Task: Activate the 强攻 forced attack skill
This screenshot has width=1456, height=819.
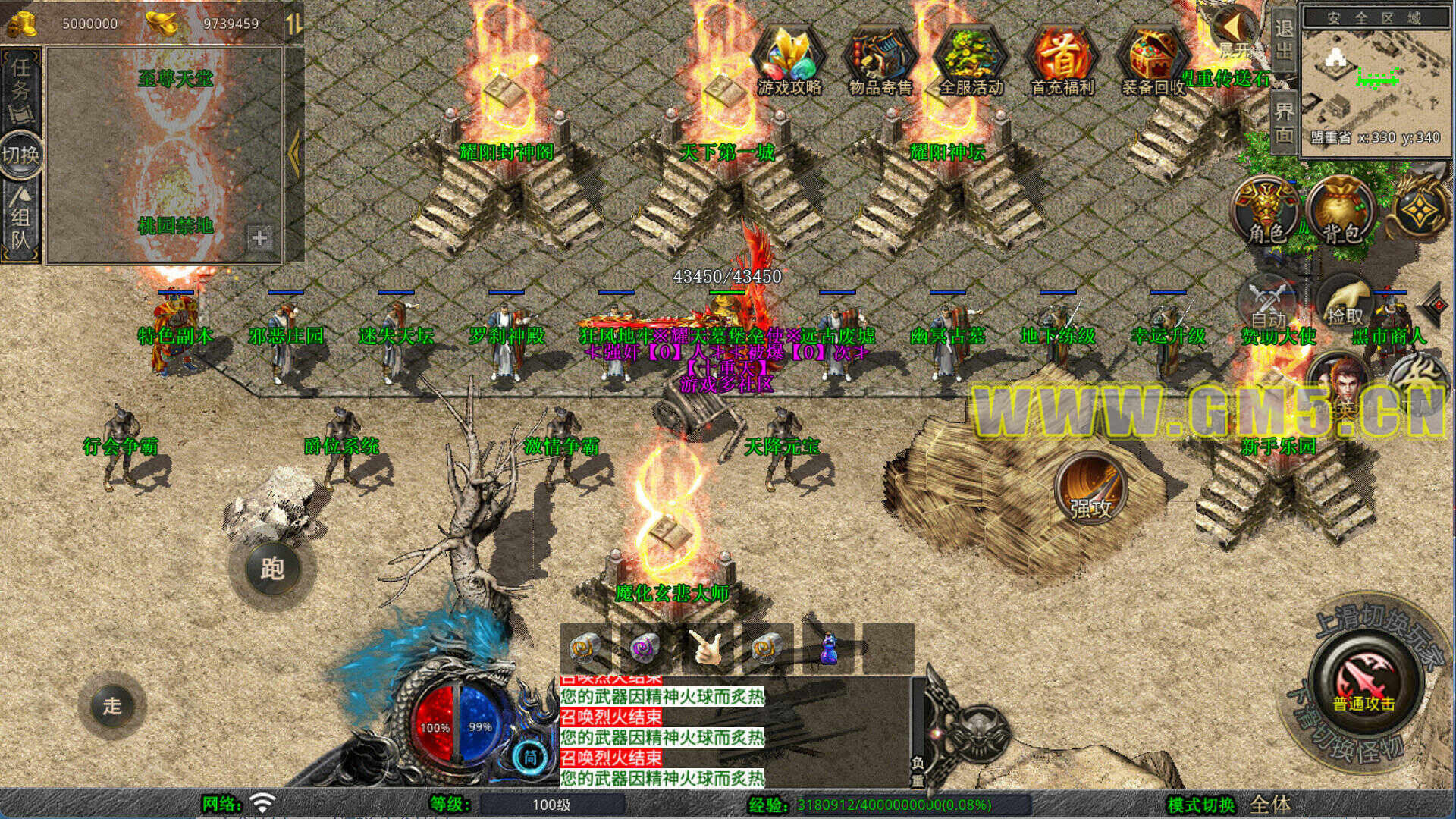Action: tap(1090, 489)
